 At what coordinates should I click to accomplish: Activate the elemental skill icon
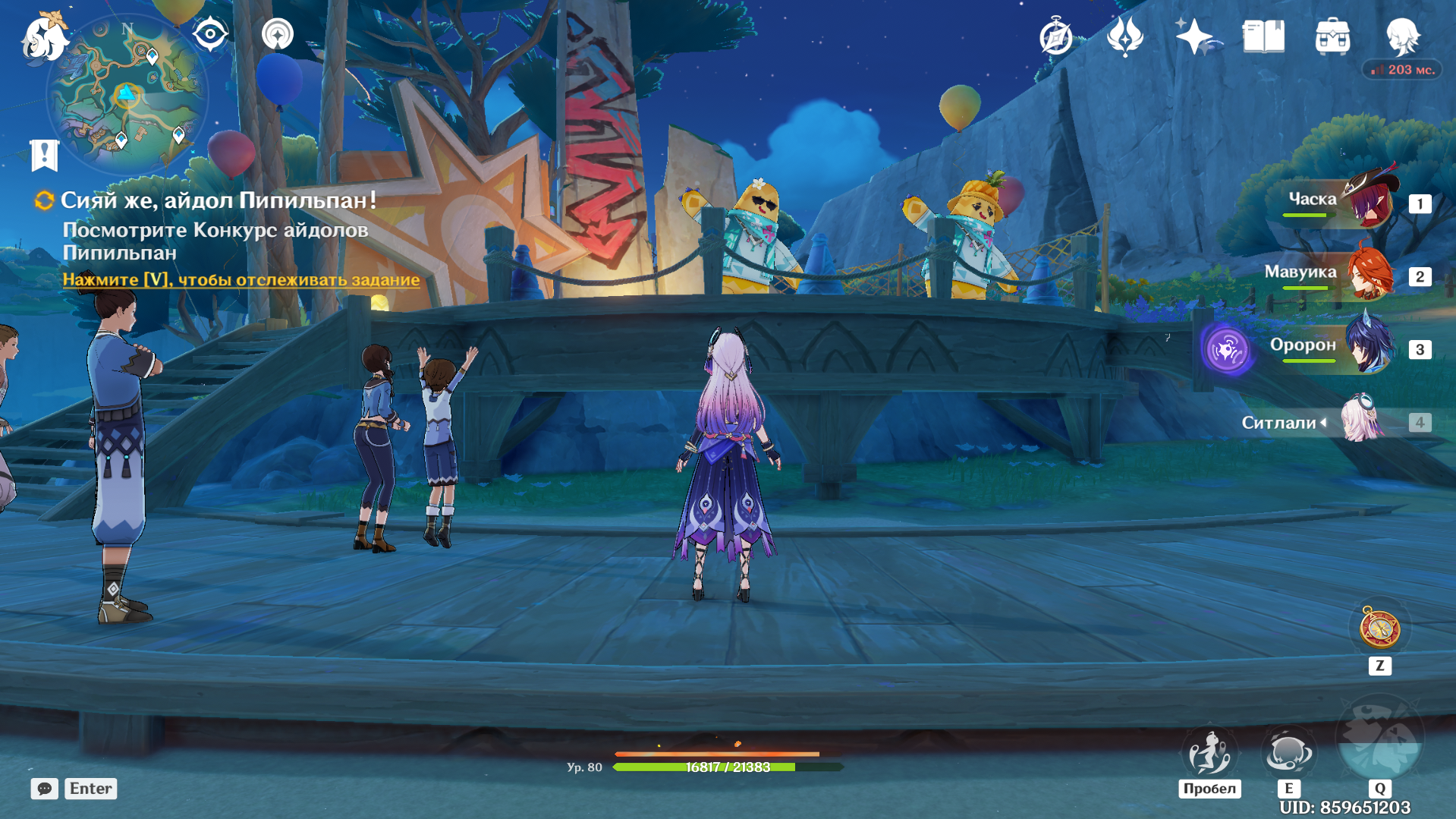tap(1288, 753)
